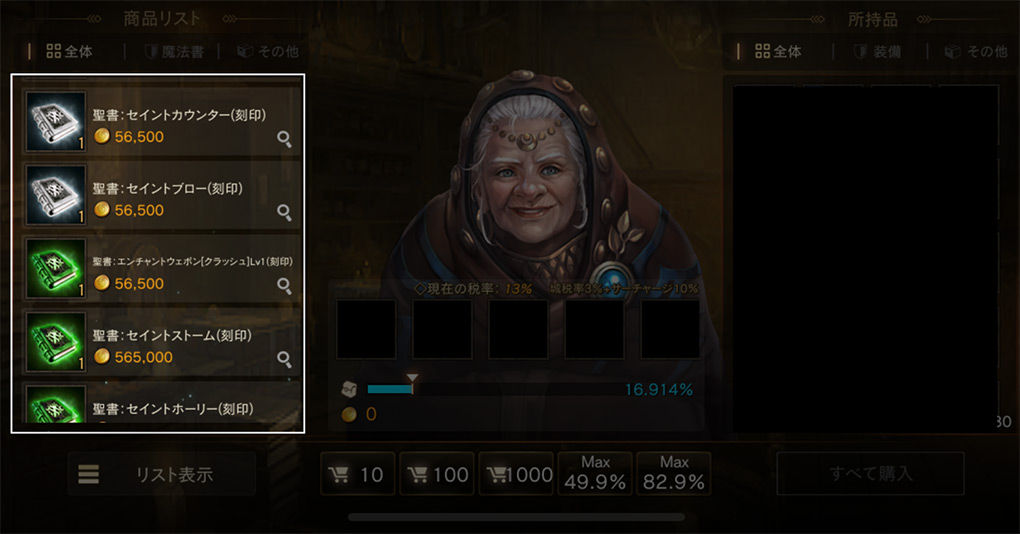
Task: Click the リスト表示 button
Action: [162, 474]
